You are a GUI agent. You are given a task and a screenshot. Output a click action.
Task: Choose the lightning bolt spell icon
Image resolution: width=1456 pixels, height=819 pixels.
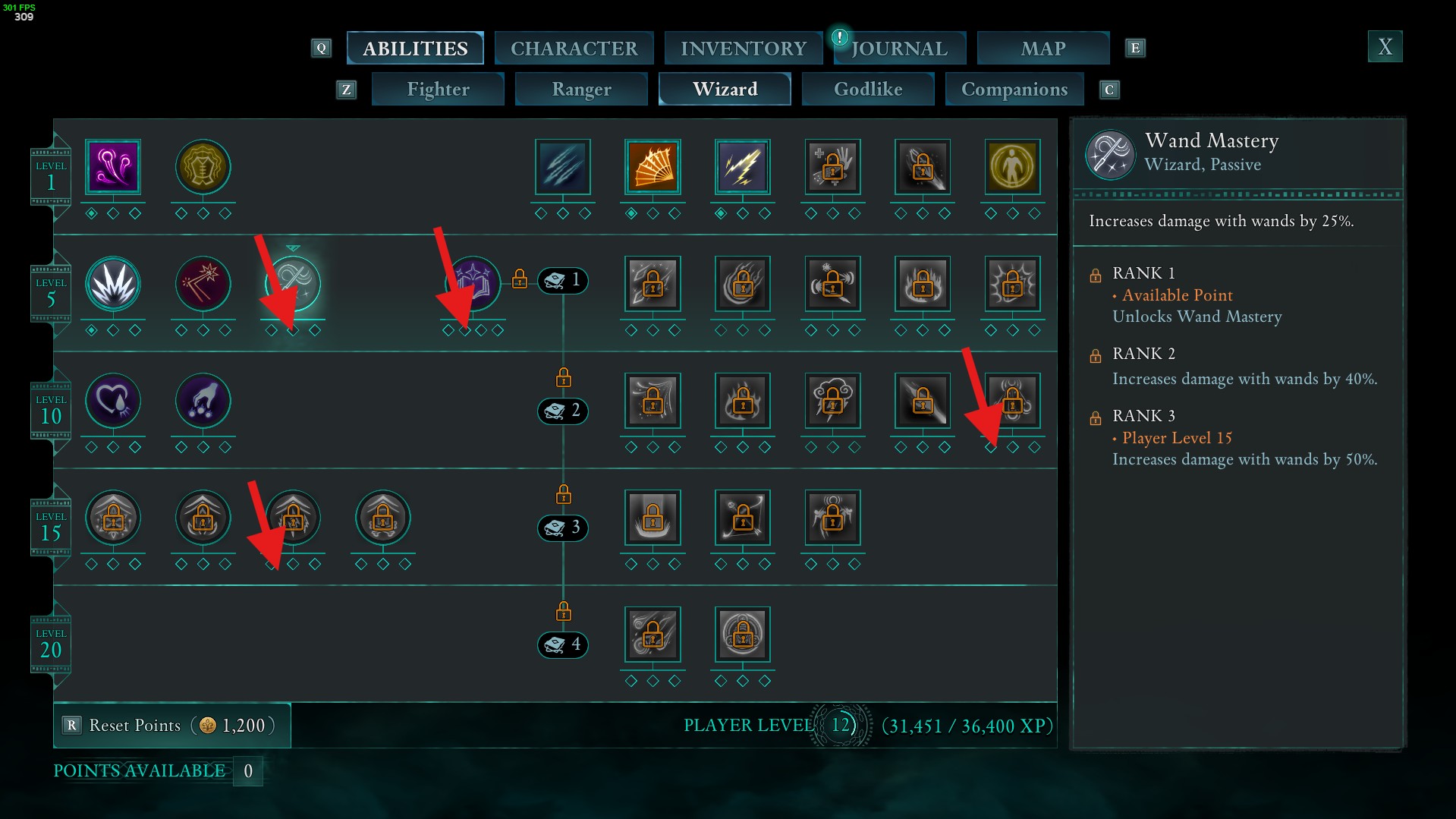tap(742, 167)
